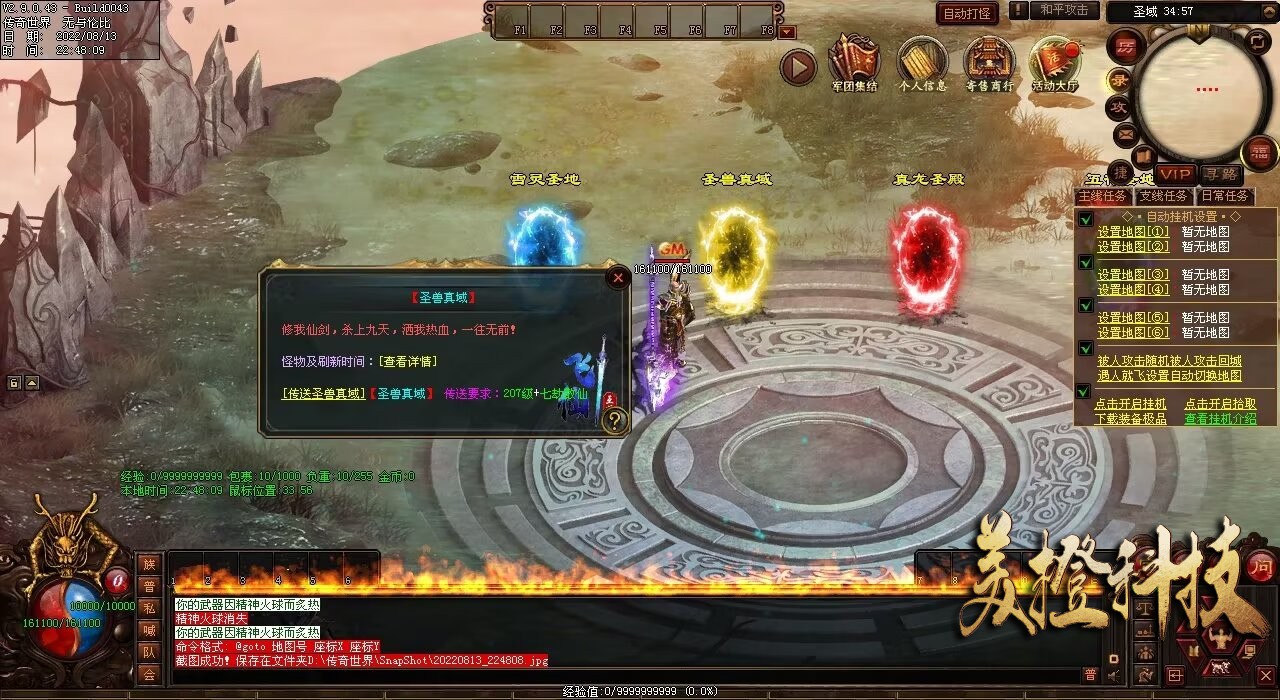Image resolution: width=1280 pixels, height=700 pixels.
Task: Switch to the 主线任务 tab
Action: (1103, 196)
